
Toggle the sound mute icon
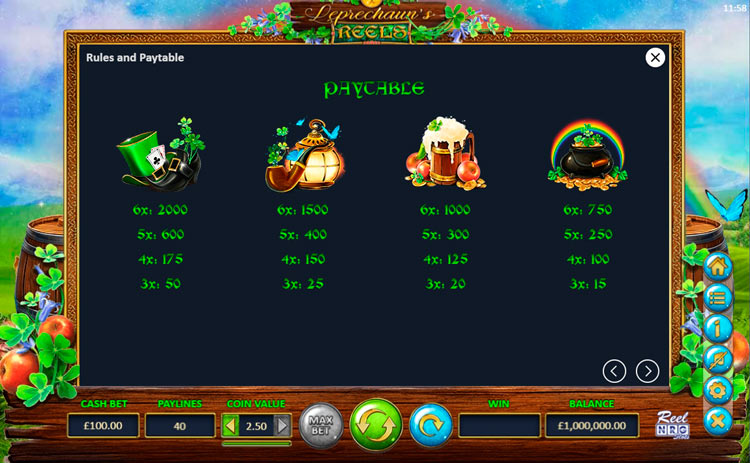tap(717, 358)
